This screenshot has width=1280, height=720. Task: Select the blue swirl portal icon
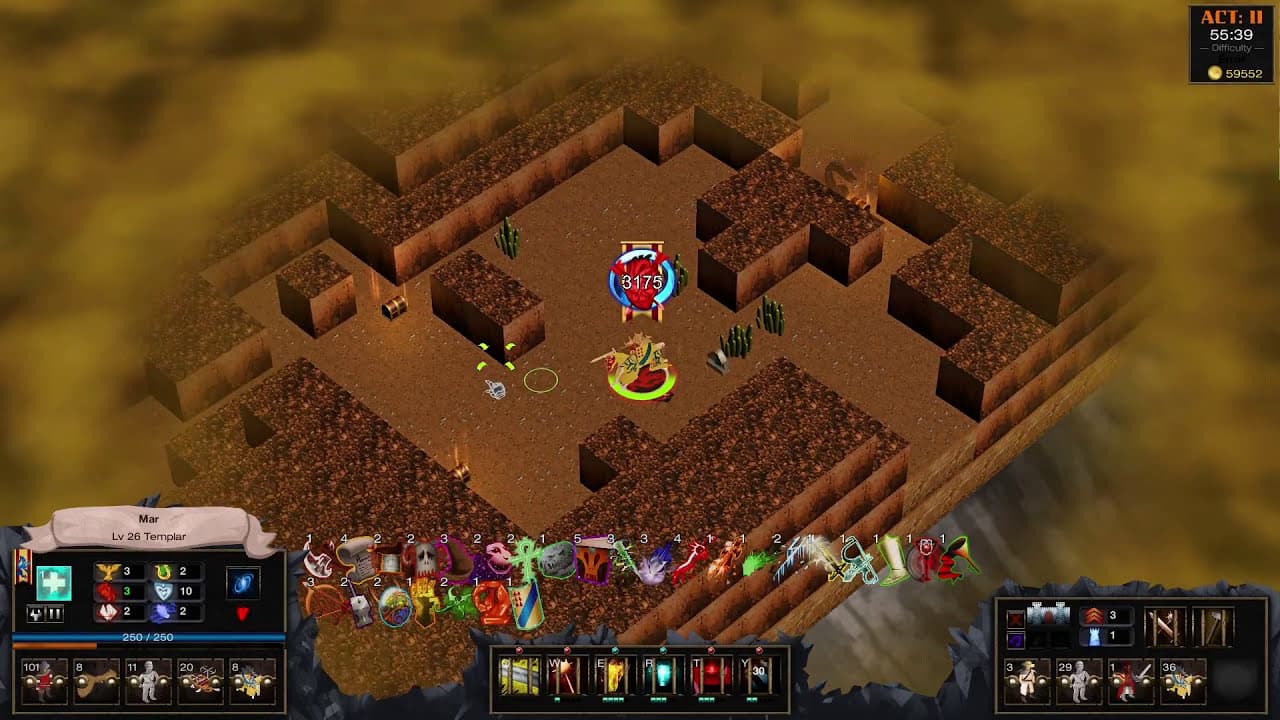(242, 582)
